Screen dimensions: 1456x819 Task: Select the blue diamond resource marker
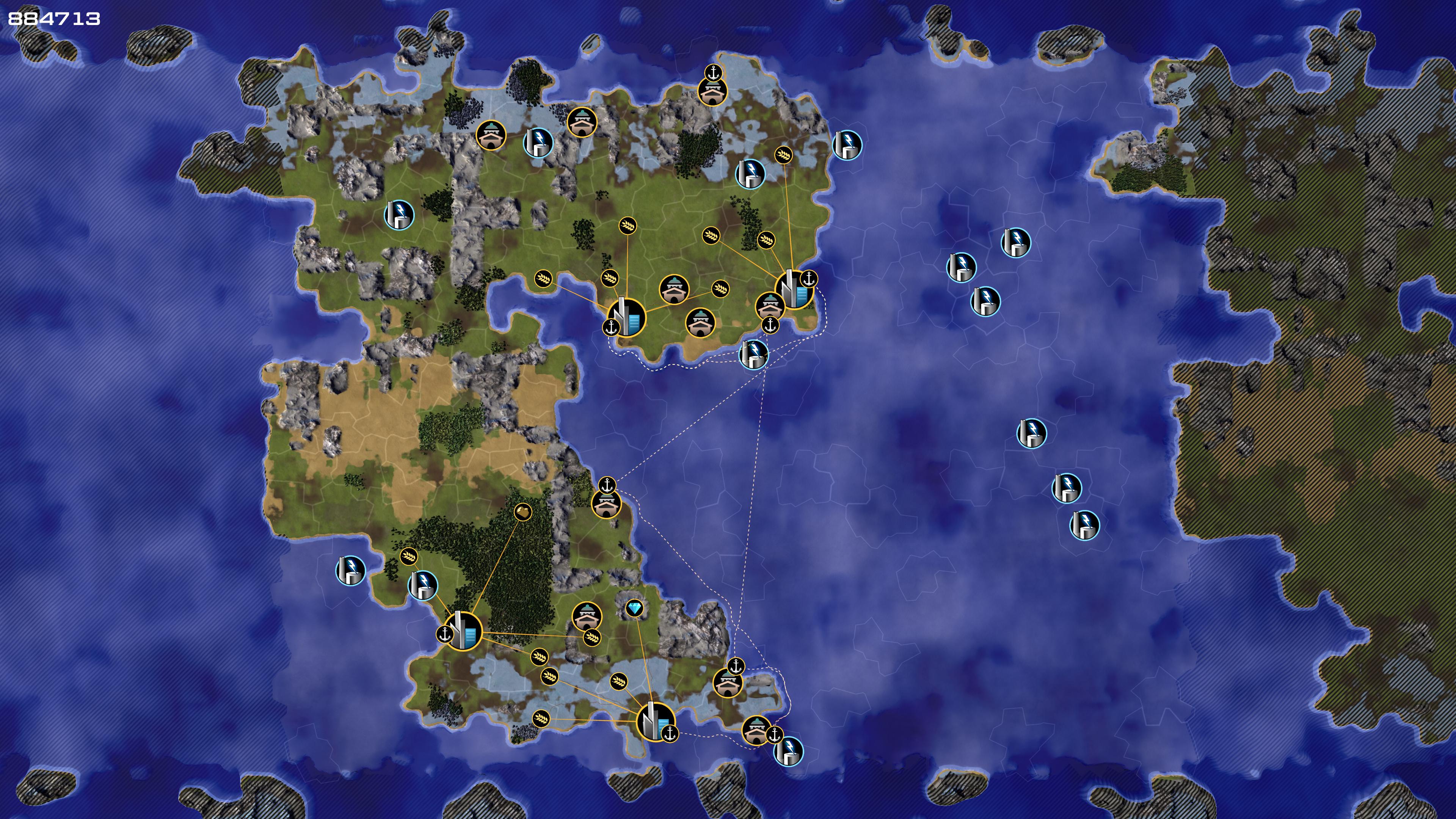635,608
